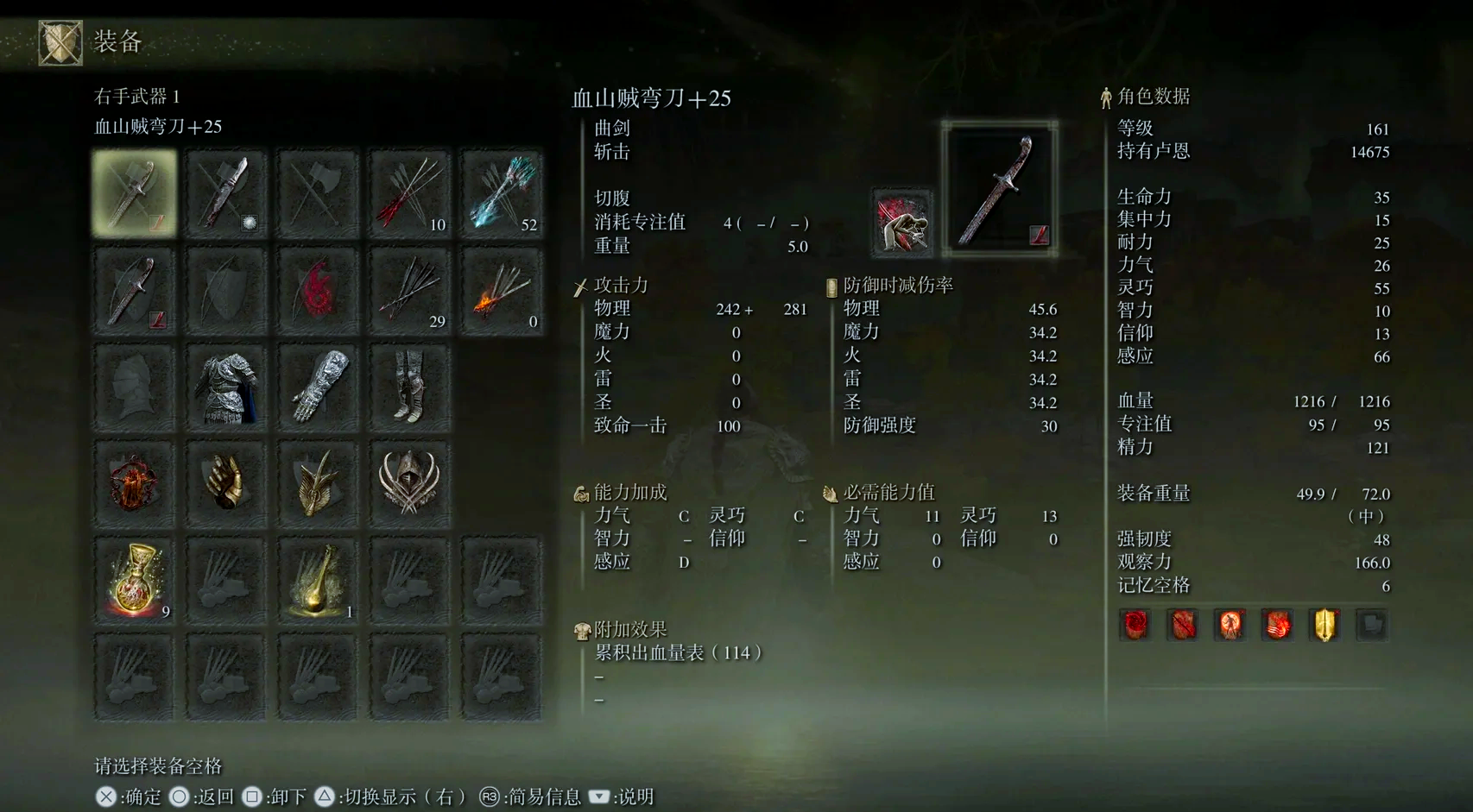The height and width of the screenshot is (812, 1473).
Task: Click the weapon preview image of 血山贼弯刀+25
Action: click(x=1002, y=184)
